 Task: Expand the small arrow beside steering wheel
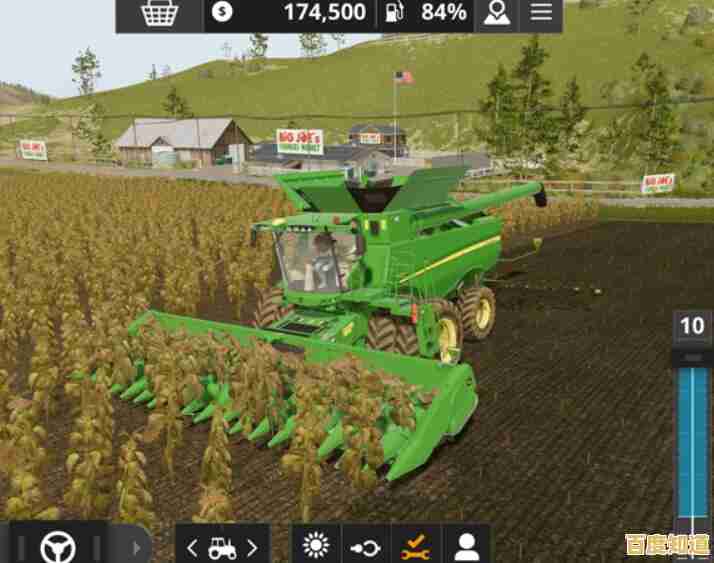[x=137, y=547]
